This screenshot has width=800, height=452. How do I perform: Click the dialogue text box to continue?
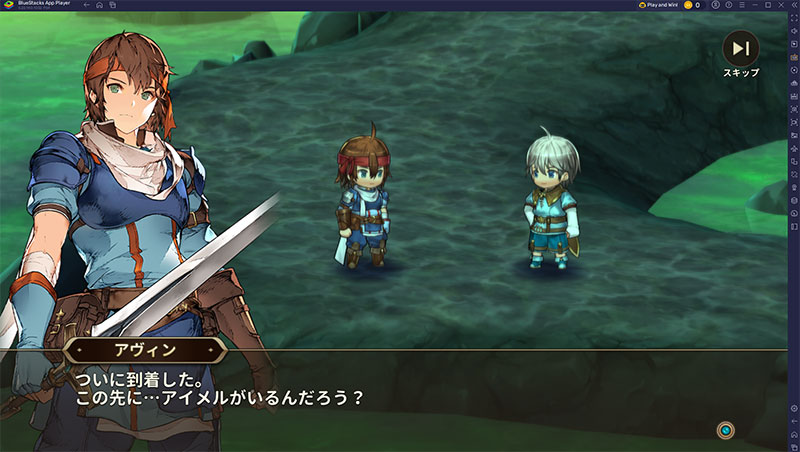(x=400, y=388)
